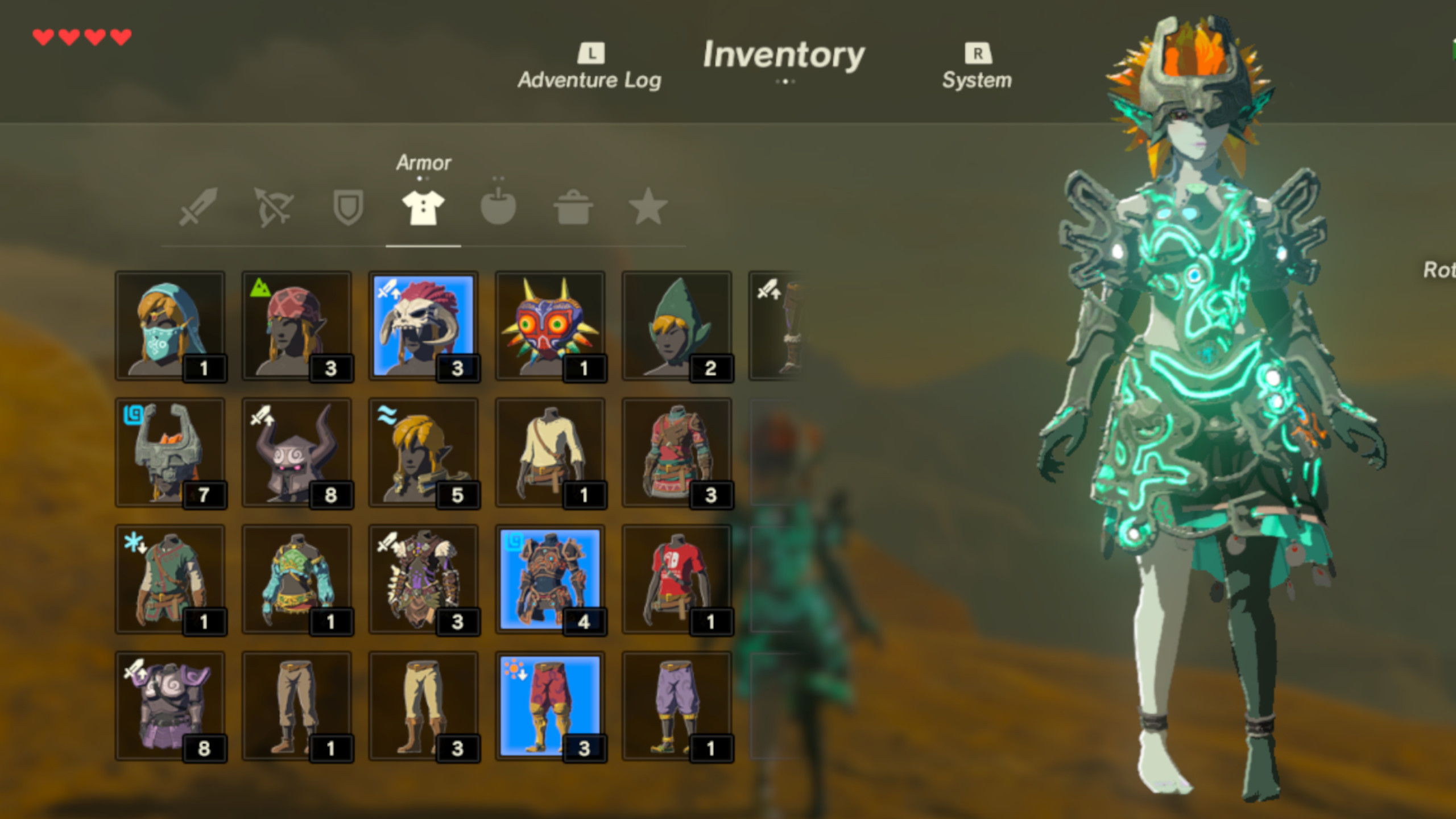
Task: Open the star key items category icon
Action: pos(648,208)
